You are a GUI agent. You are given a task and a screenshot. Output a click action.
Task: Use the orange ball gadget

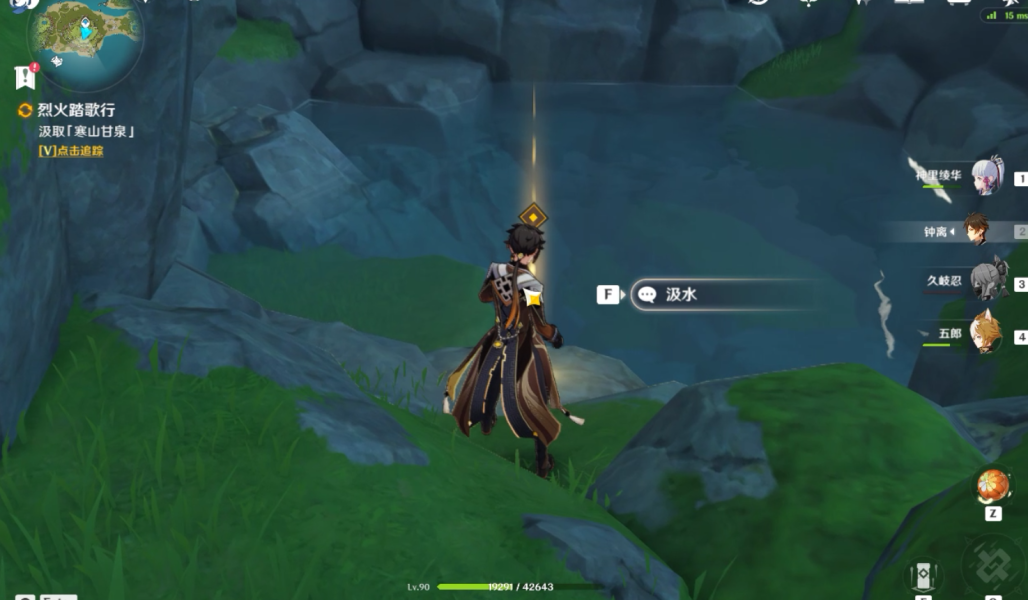(x=993, y=486)
